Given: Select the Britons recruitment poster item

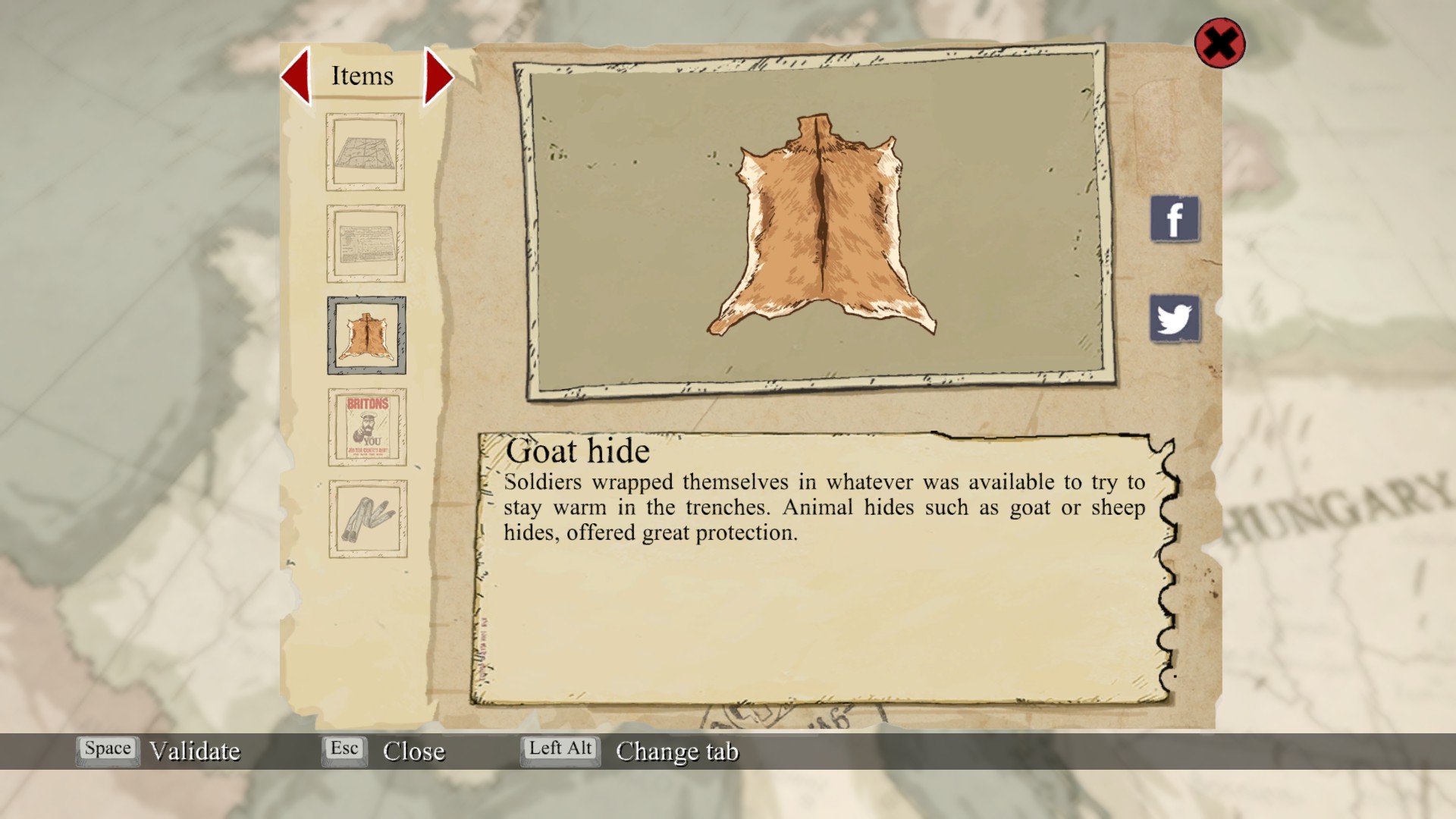Looking at the screenshot, I should click(x=367, y=427).
